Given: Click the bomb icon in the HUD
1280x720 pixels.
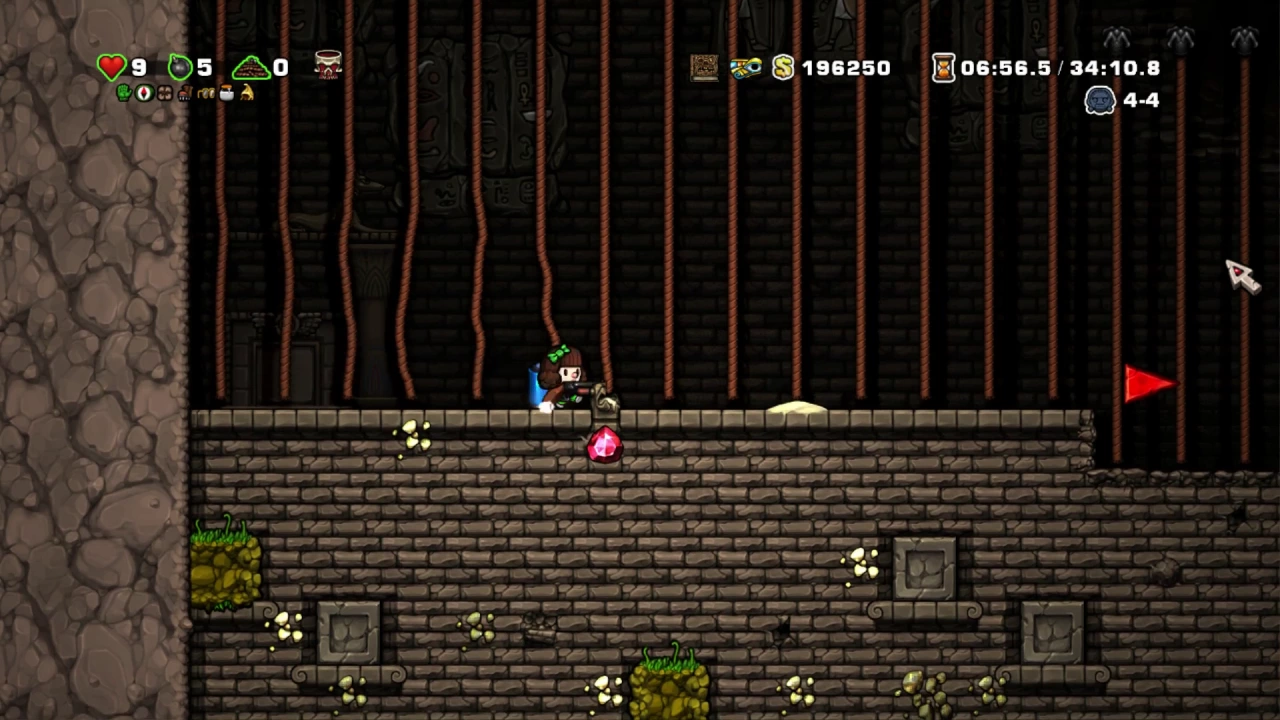Looking at the screenshot, I should 180,67.
